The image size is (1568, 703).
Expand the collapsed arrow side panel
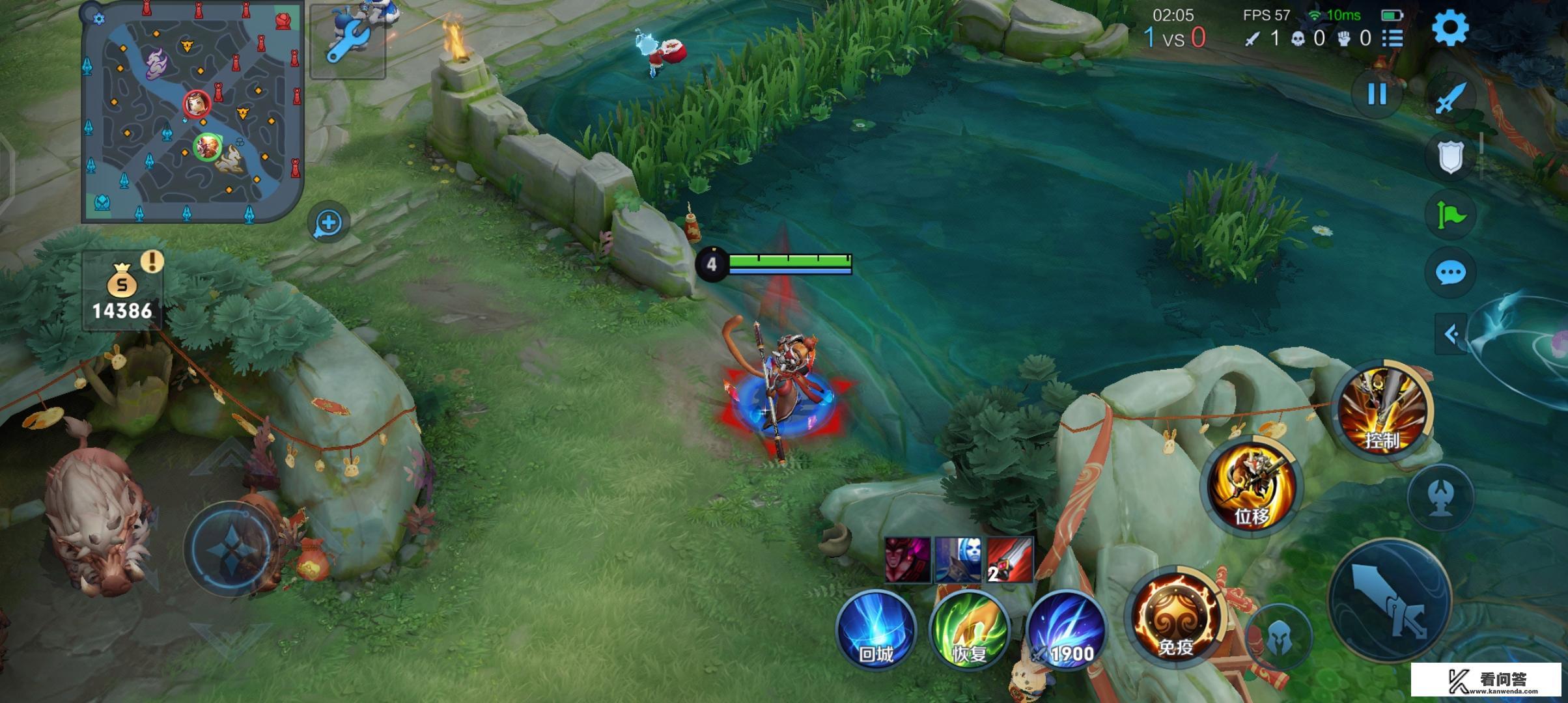pos(1451,335)
